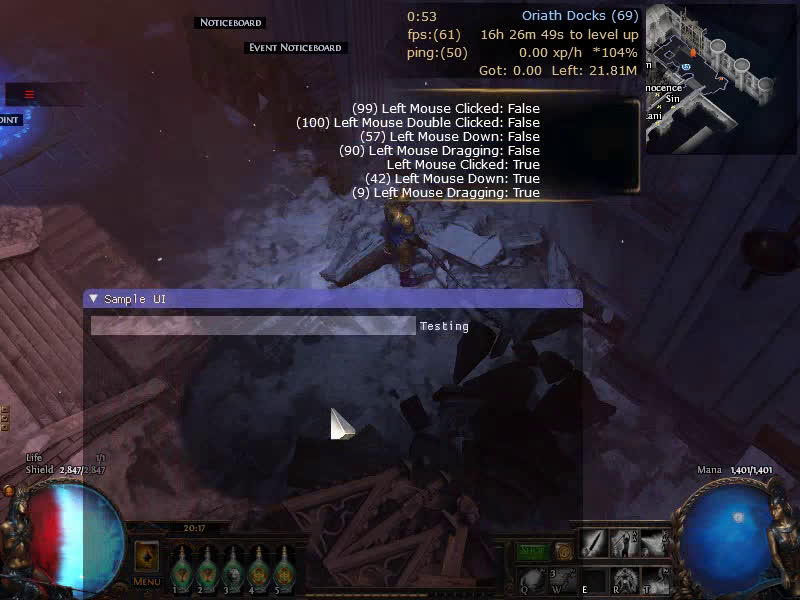Use the flask in slot 5
This screenshot has height=600, width=800.
285,570
